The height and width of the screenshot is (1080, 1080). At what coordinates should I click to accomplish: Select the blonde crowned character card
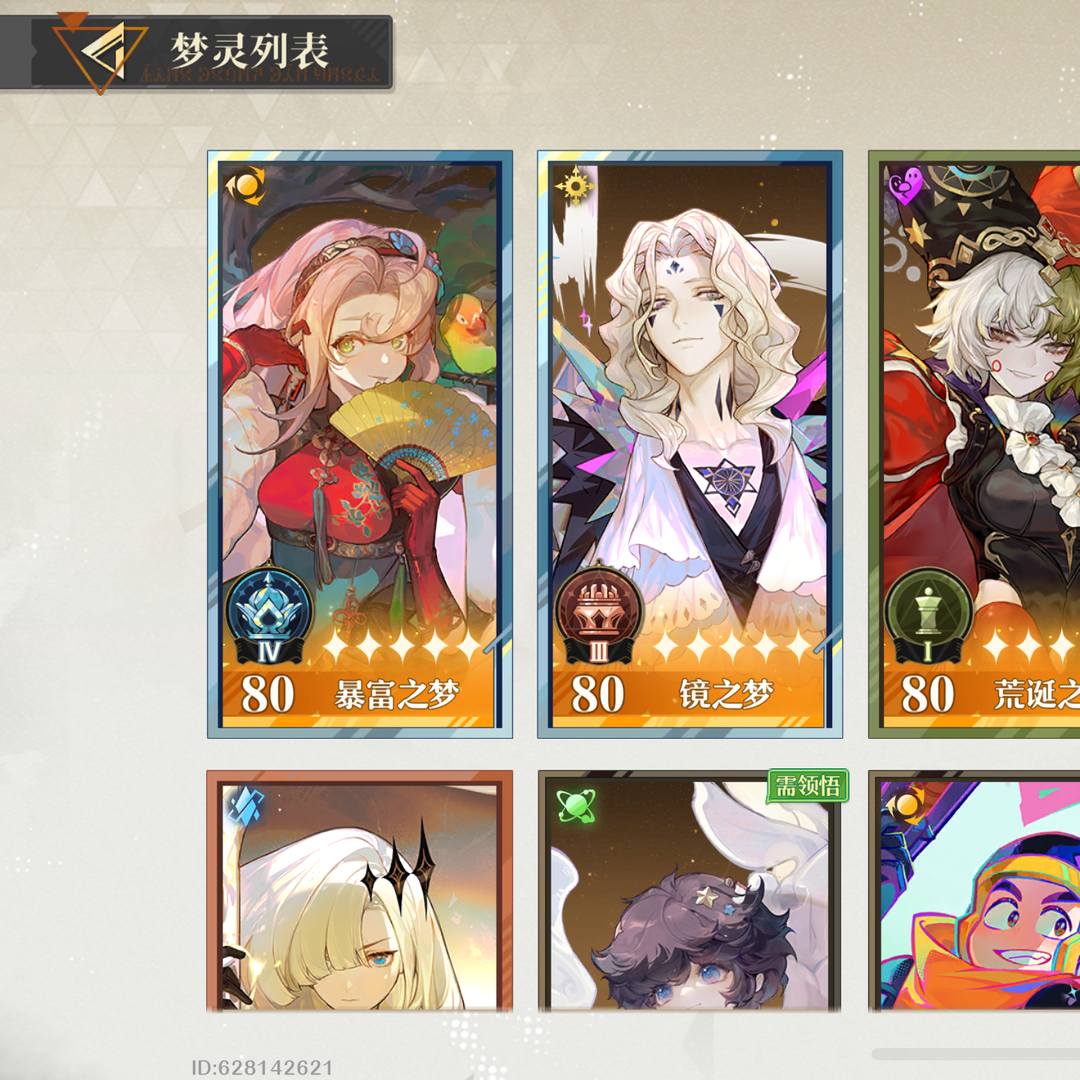360,892
